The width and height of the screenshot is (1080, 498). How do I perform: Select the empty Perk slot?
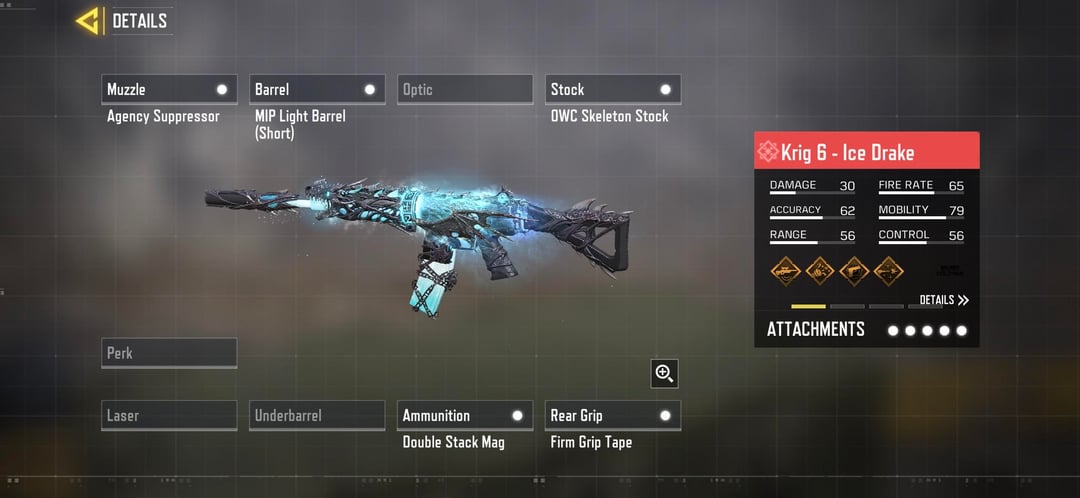click(x=169, y=353)
